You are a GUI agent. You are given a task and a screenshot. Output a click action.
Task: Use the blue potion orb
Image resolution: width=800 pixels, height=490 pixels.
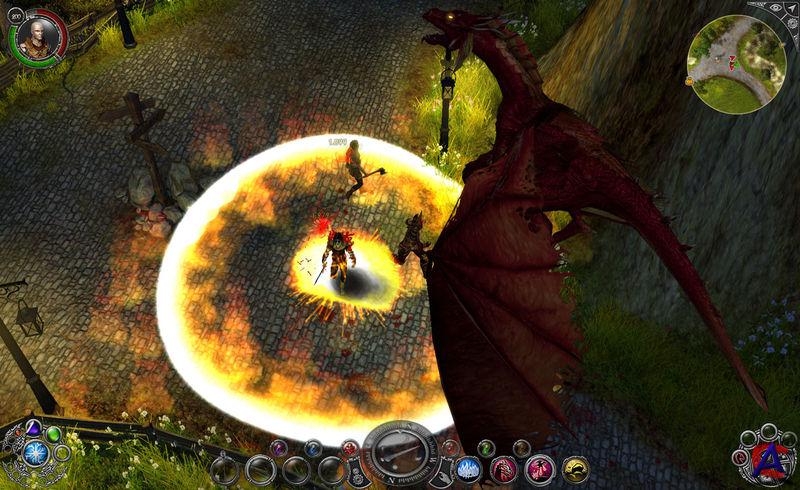[x=313, y=447]
